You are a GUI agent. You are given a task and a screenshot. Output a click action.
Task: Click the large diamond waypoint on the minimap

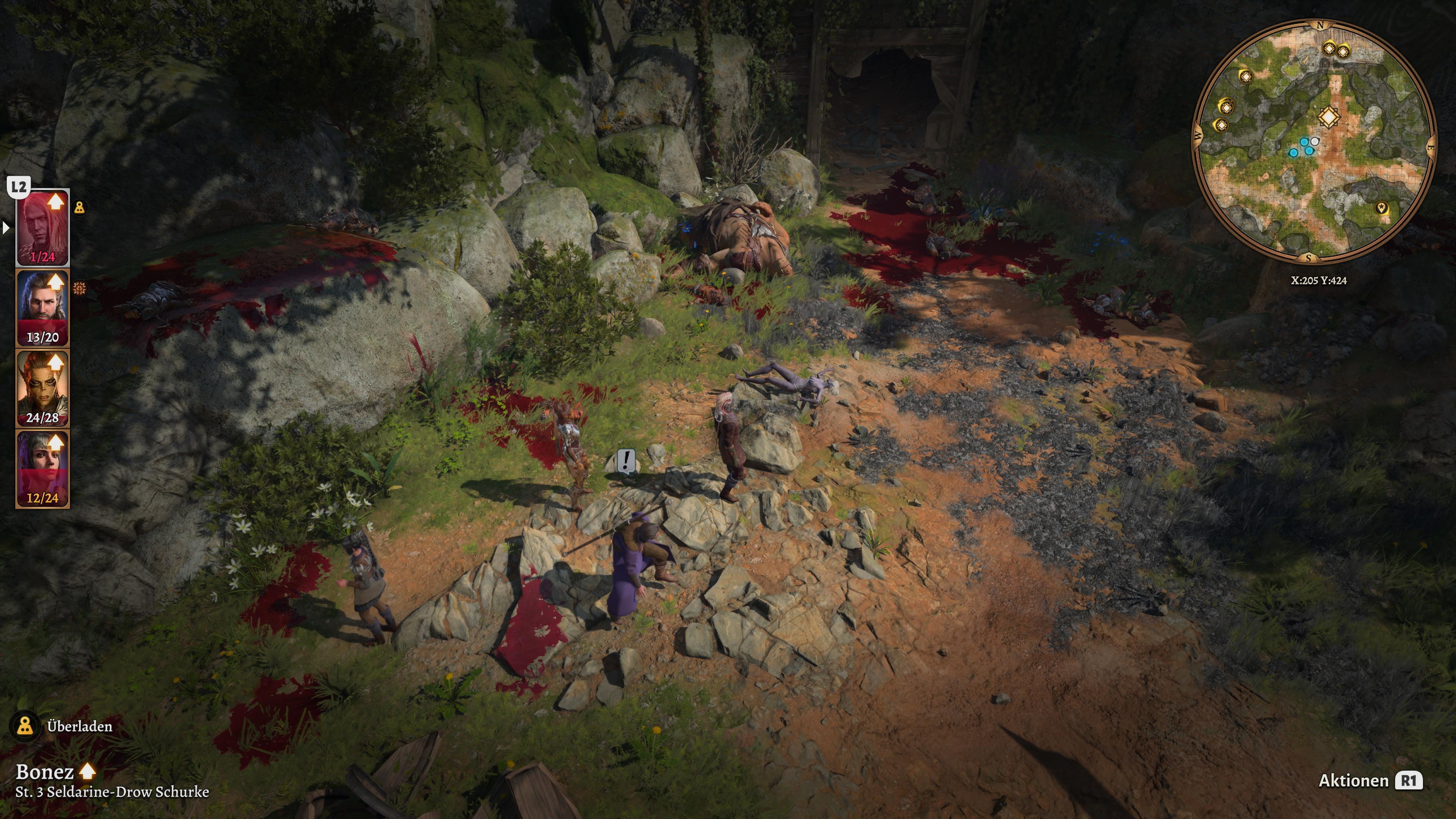[1328, 118]
